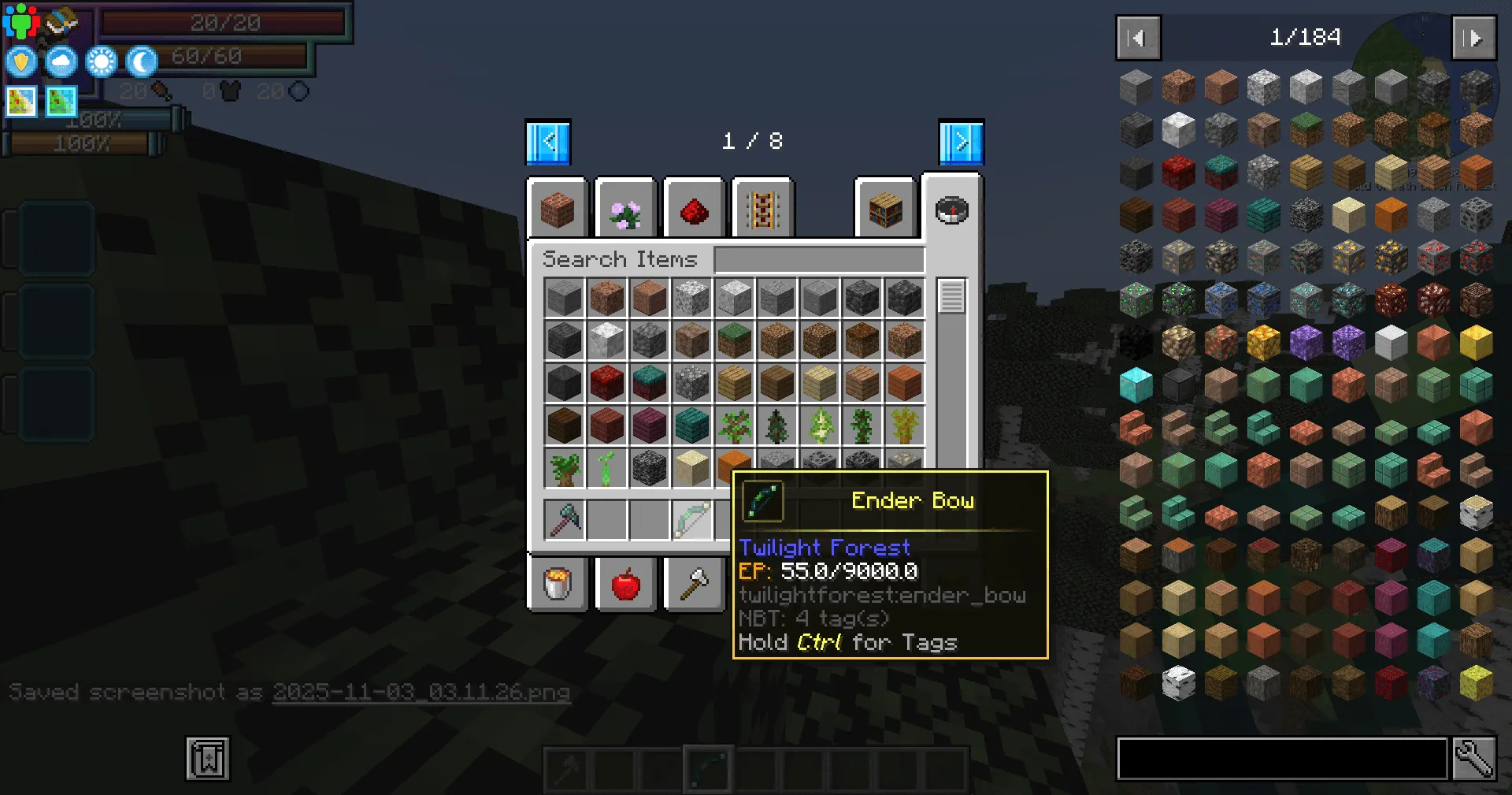Open the brick Building Blocks tab
The image size is (1512, 795).
coord(558,207)
